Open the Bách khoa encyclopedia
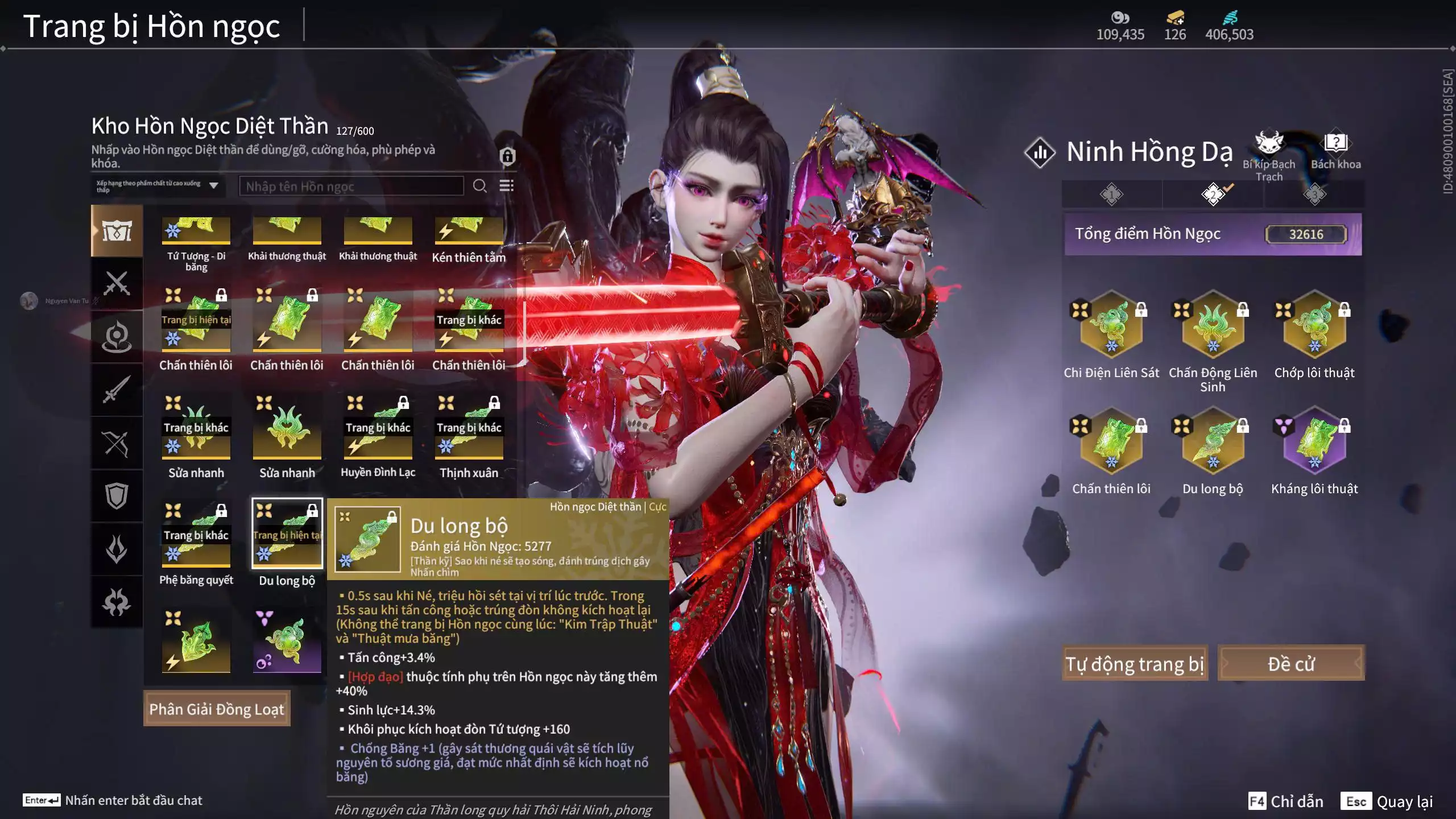 1335,151
